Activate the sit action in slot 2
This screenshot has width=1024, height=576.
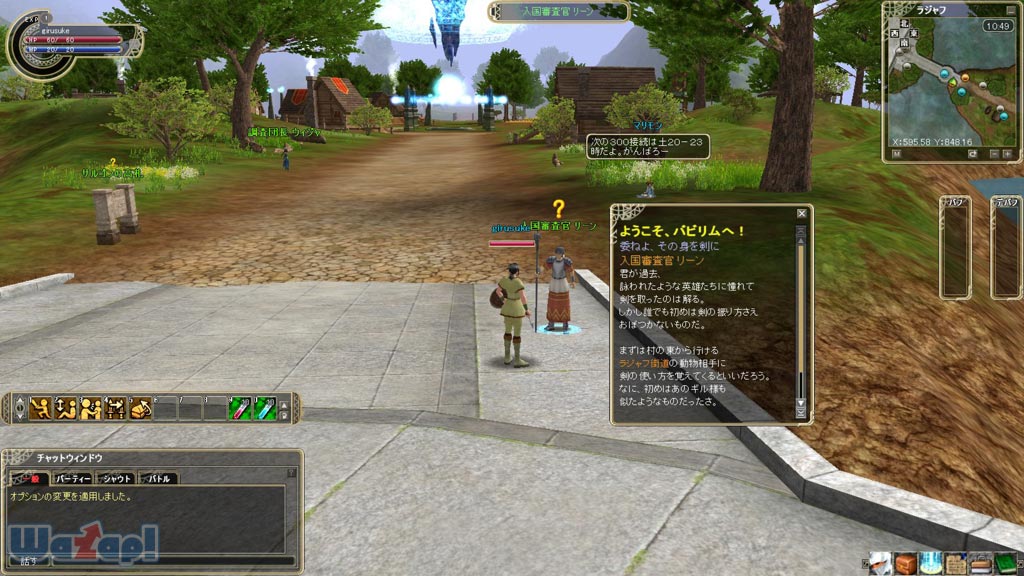[65, 408]
